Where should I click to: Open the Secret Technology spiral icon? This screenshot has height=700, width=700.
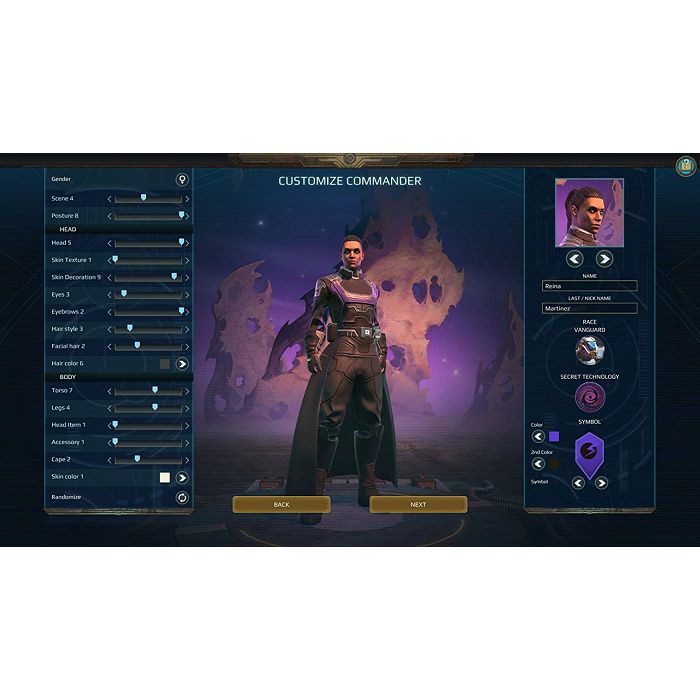coord(589,398)
